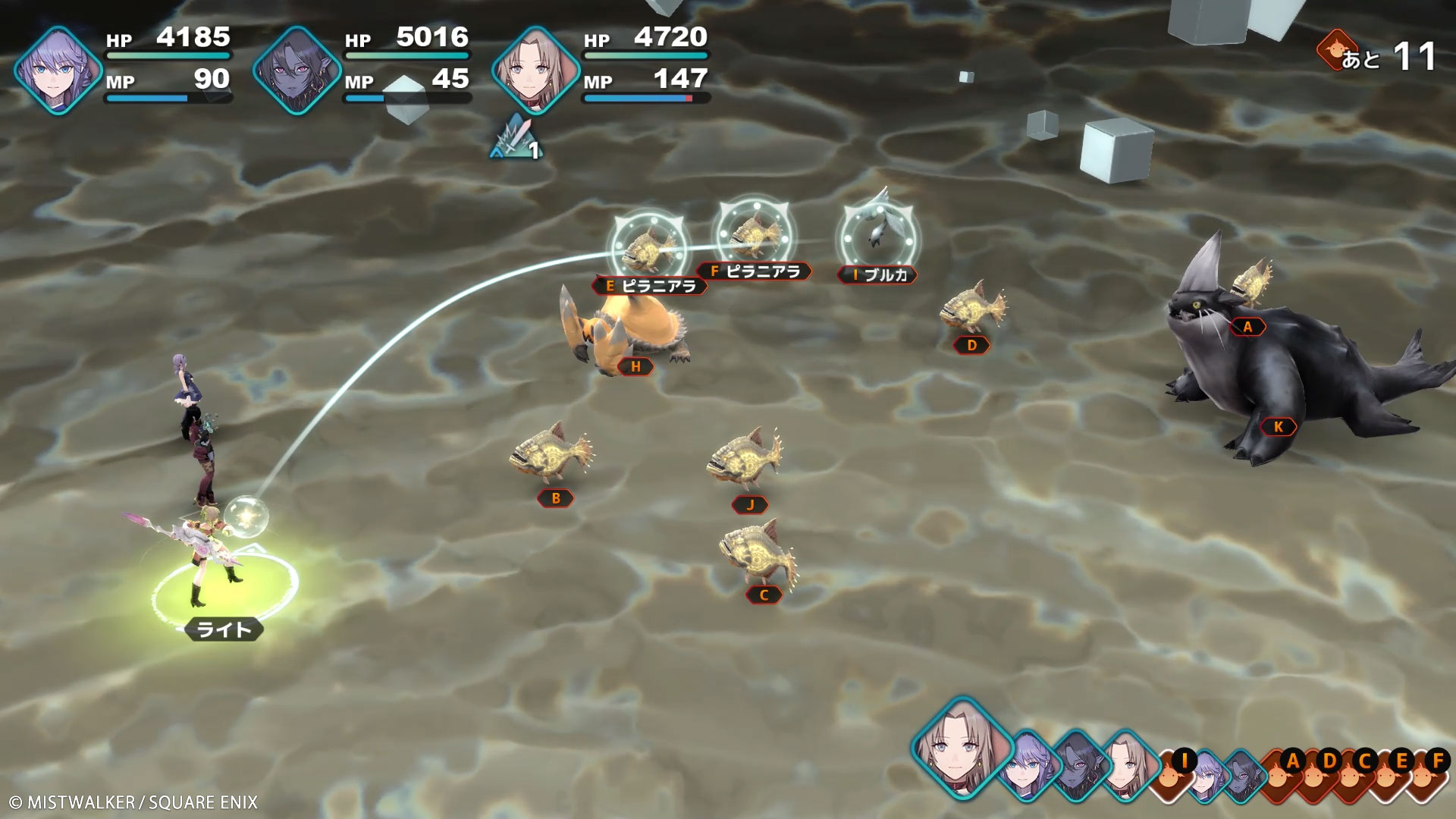Target the I ブルカ enemy label
The height and width of the screenshot is (819, 1456).
click(877, 275)
